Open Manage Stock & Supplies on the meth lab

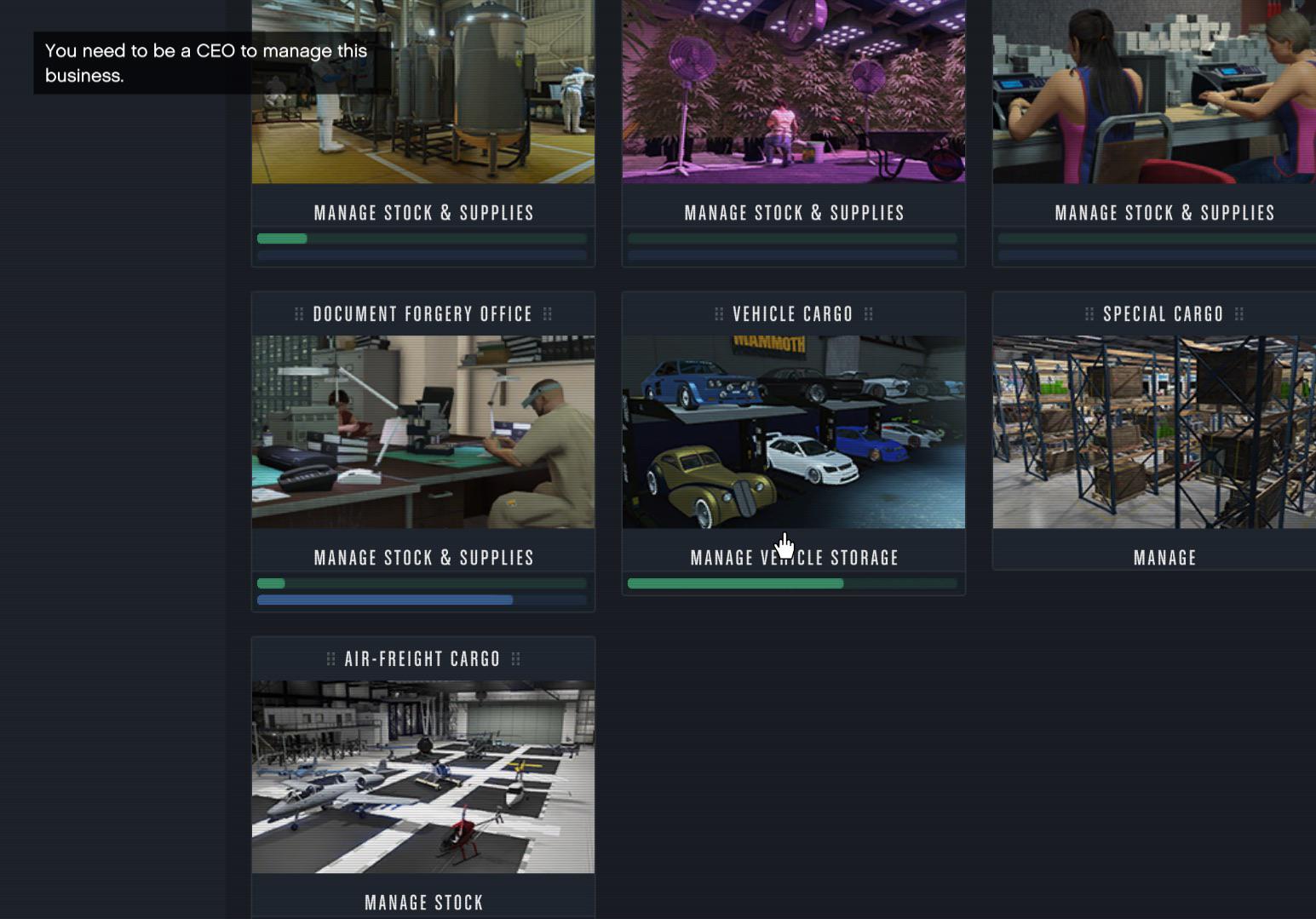click(x=423, y=212)
